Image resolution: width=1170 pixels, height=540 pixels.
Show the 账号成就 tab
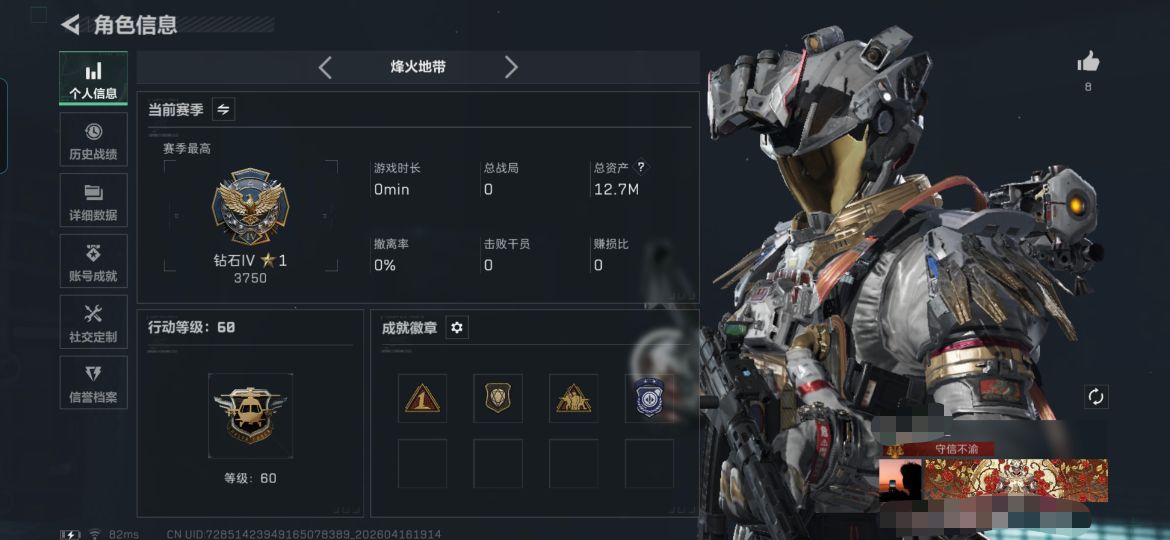coord(93,262)
